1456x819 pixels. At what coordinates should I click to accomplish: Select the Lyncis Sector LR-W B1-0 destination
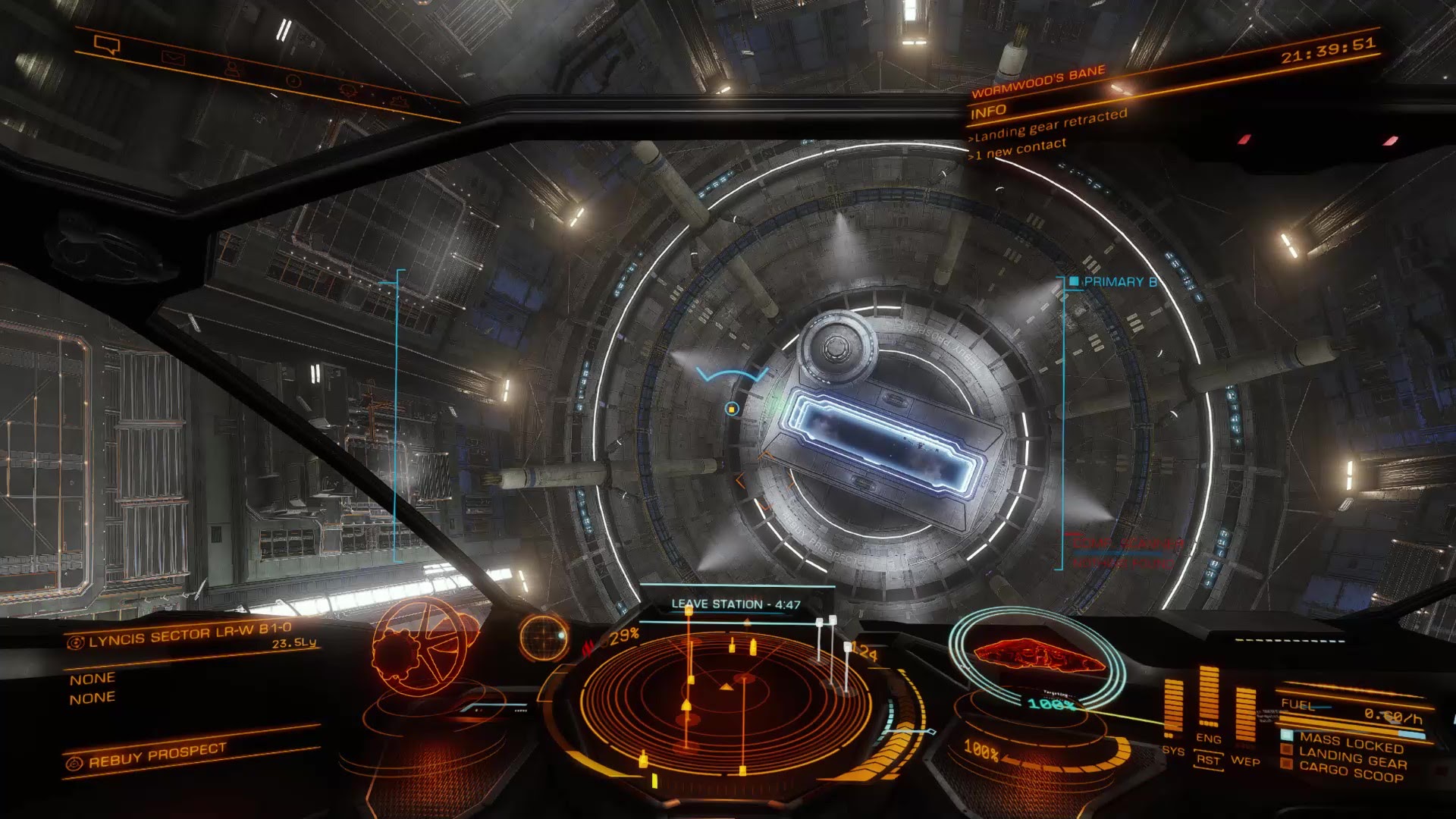point(190,634)
